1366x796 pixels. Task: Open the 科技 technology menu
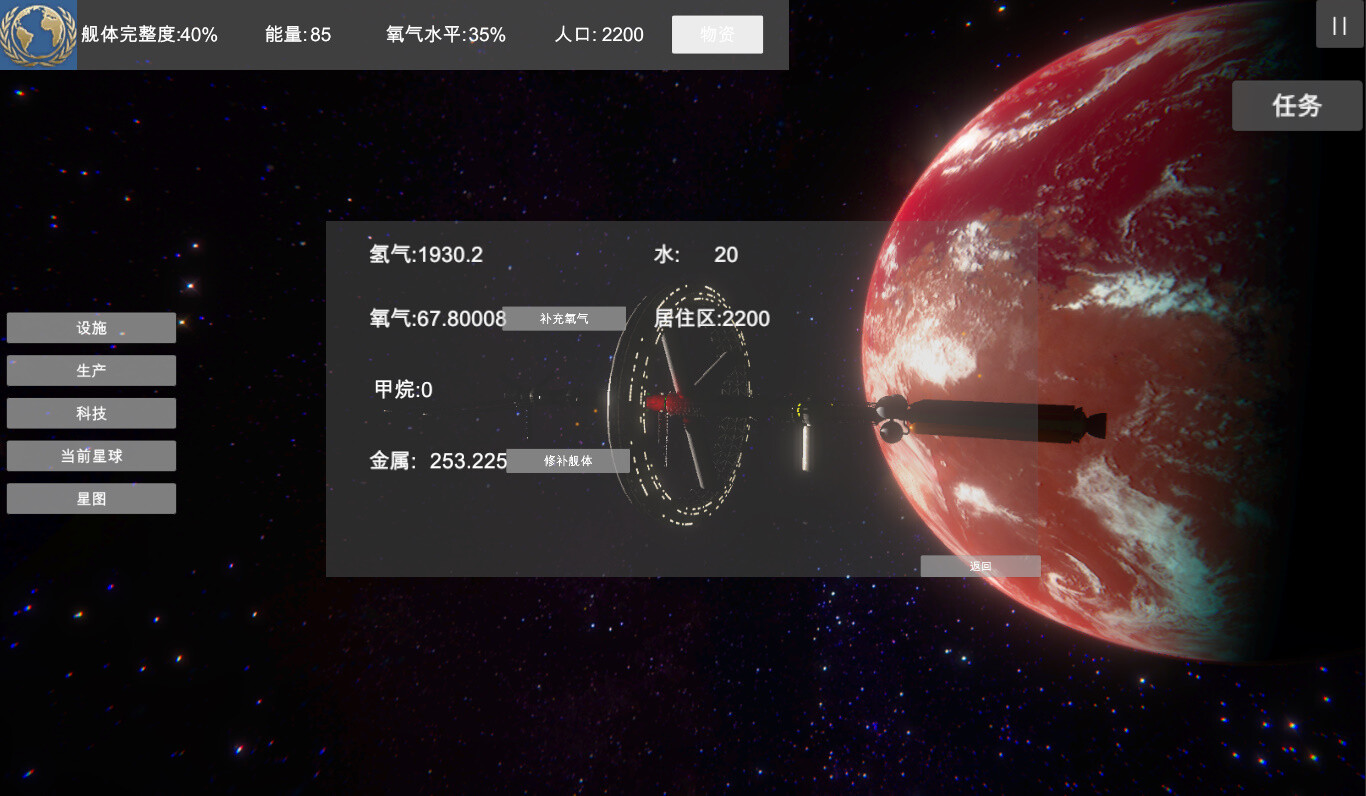pyautogui.click(x=91, y=412)
